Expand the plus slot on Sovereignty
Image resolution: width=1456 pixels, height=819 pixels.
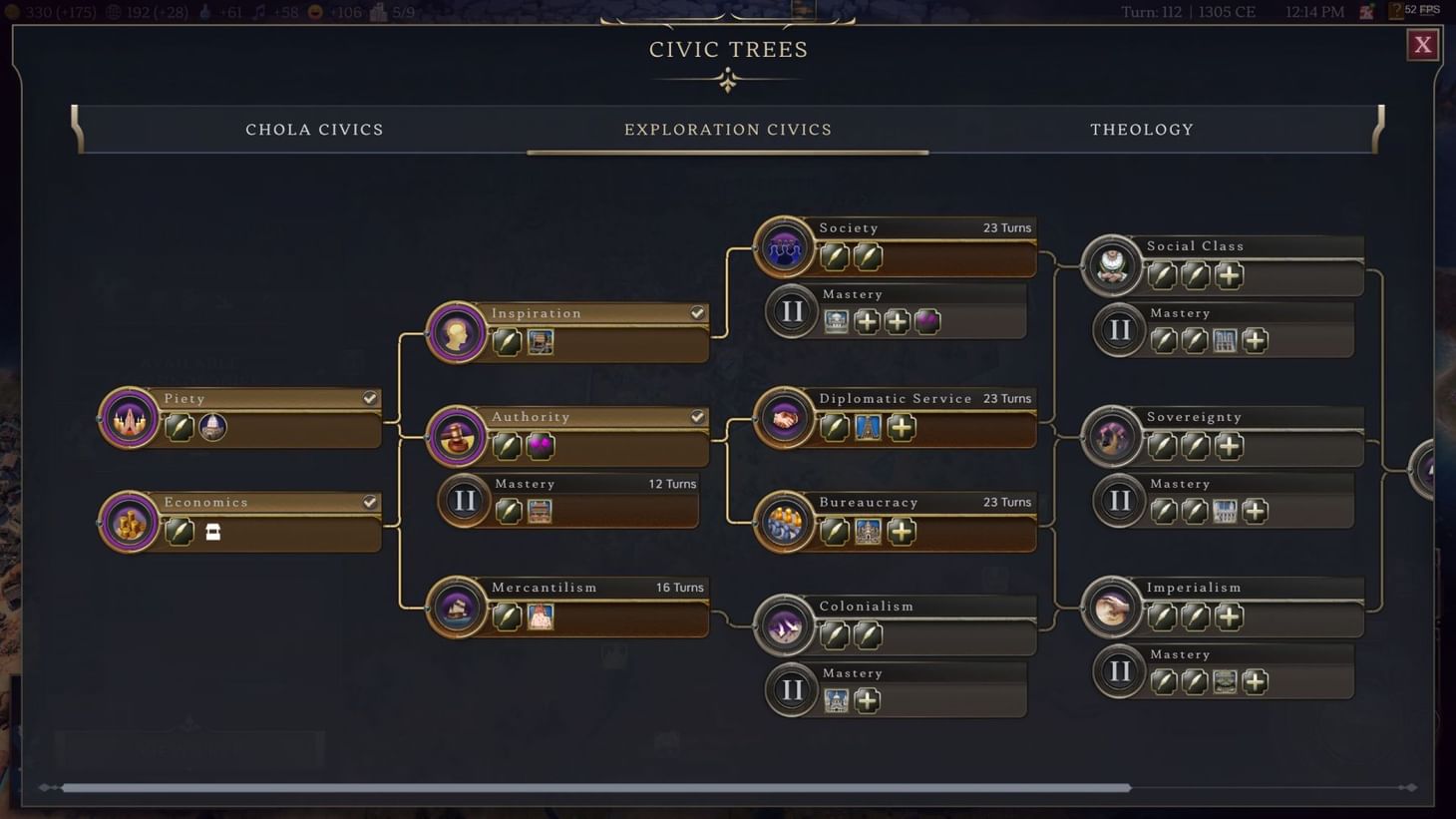pyautogui.click(x=1229, y=446)
